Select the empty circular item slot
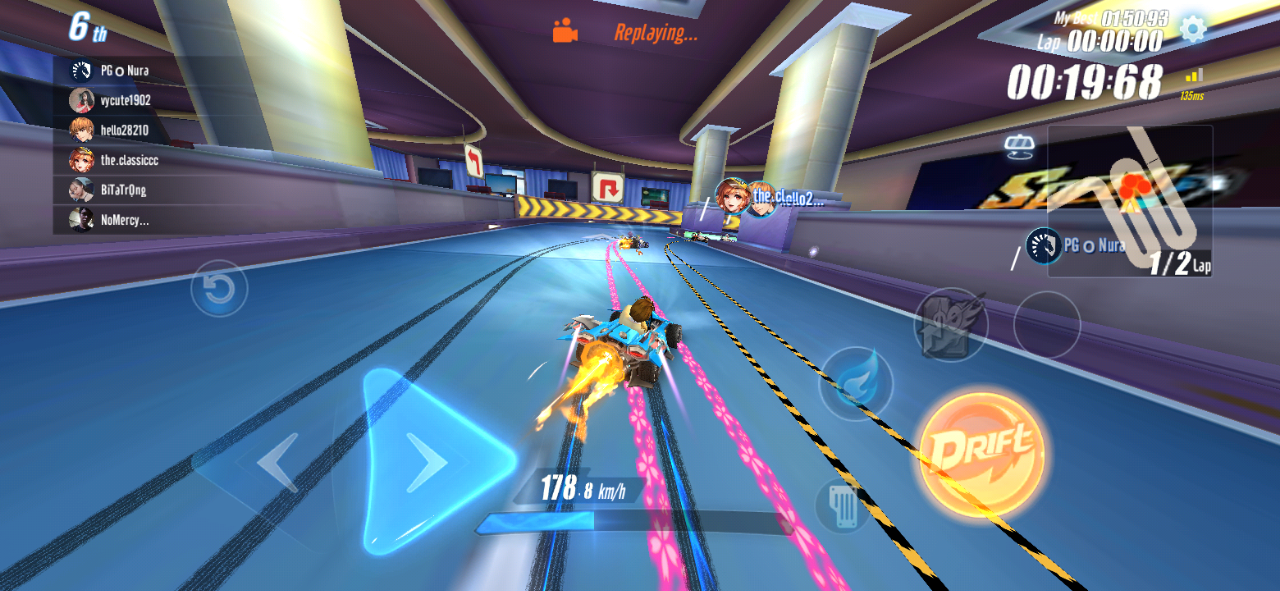 1046,324
